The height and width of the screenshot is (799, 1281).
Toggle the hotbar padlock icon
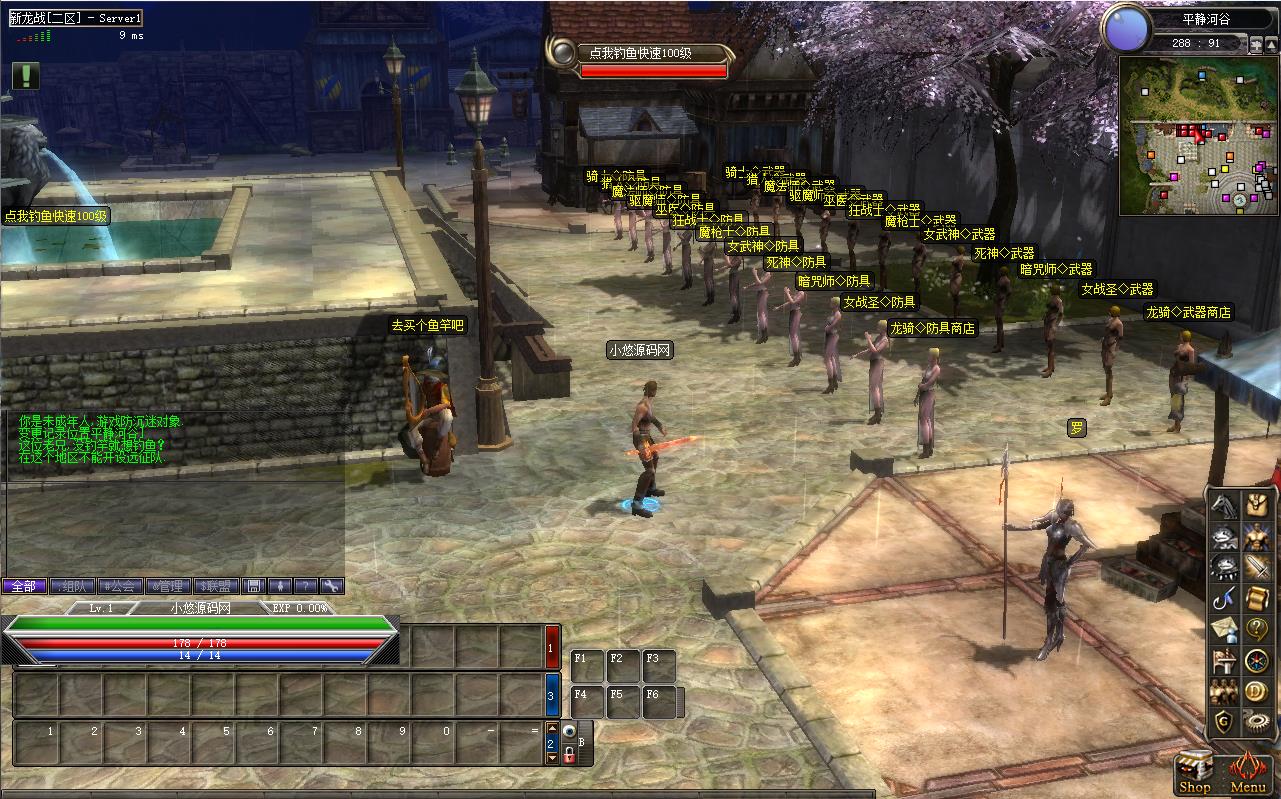pos(568,758)
